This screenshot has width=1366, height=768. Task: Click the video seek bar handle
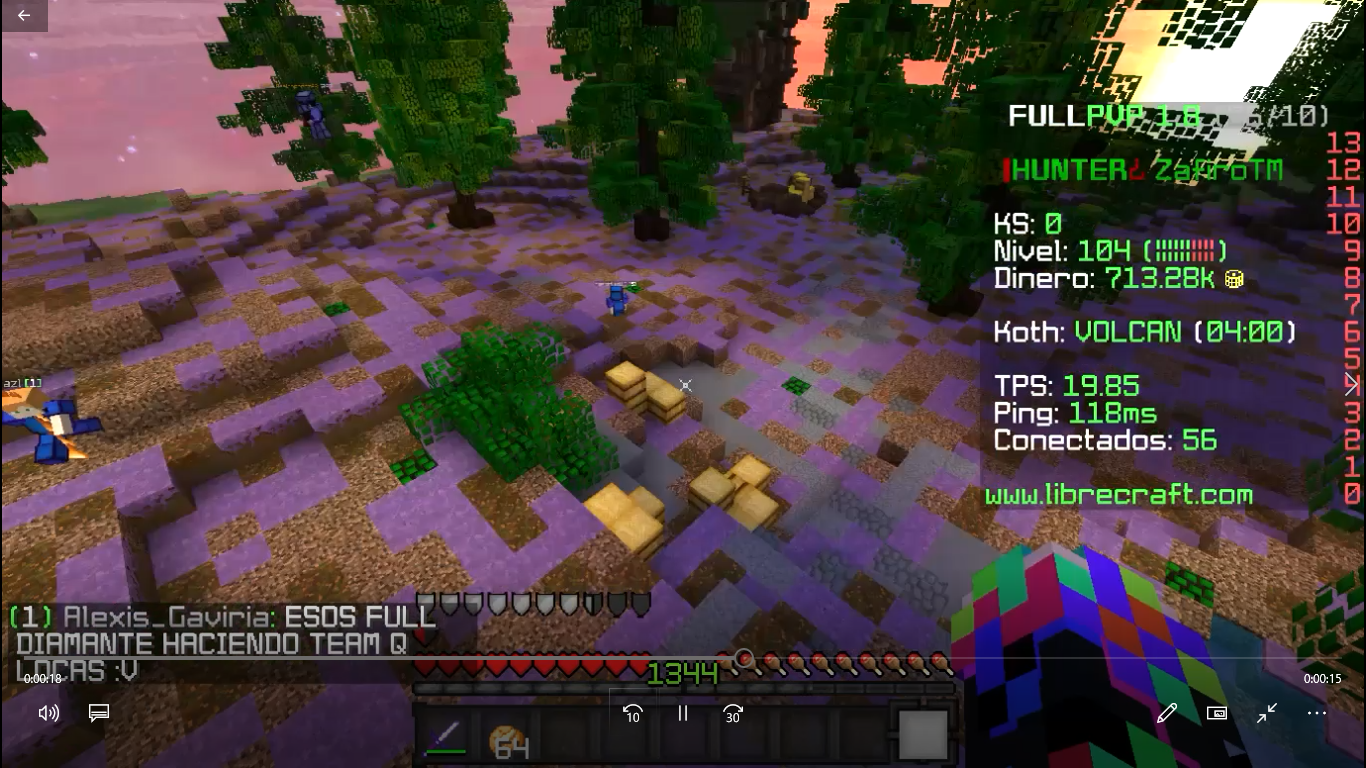click(x=743, y=657)
